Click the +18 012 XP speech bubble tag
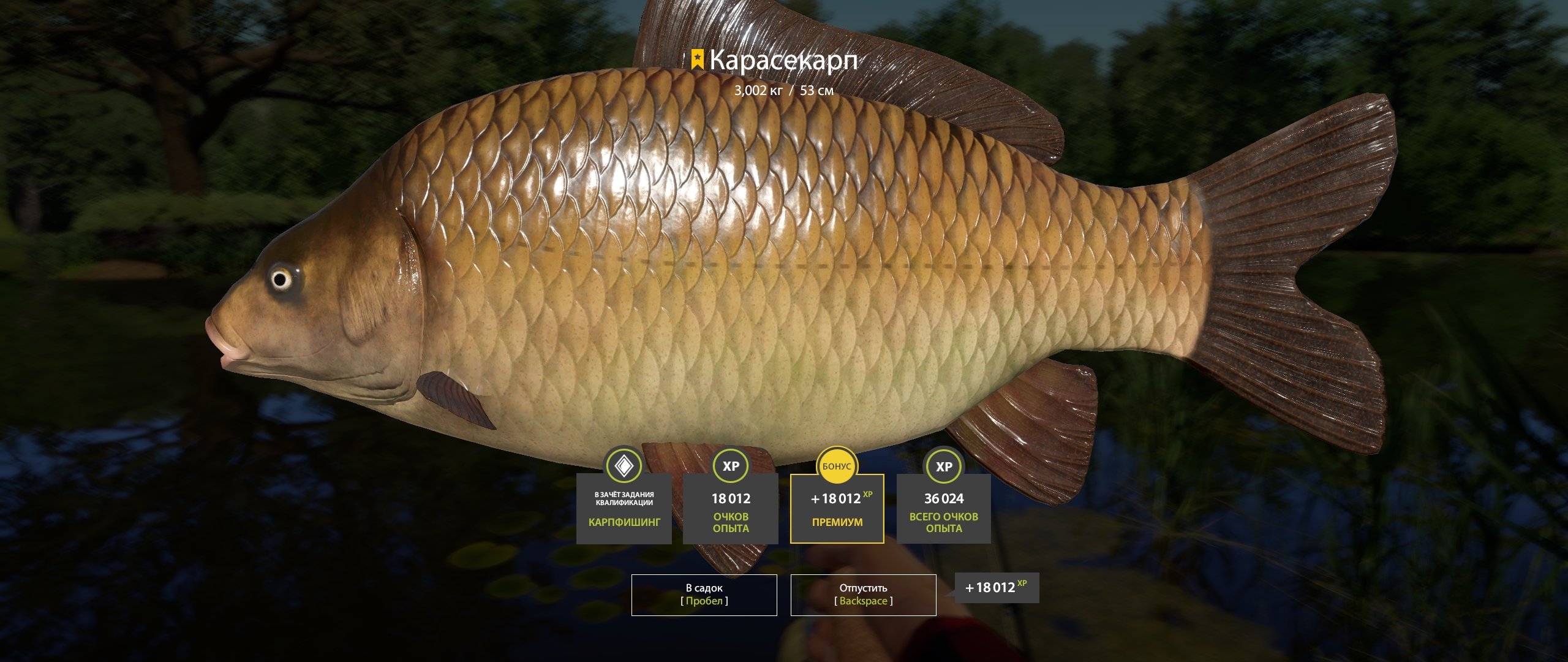The image size is (1568, 662). pyautogui.click(x=998, y=587)
